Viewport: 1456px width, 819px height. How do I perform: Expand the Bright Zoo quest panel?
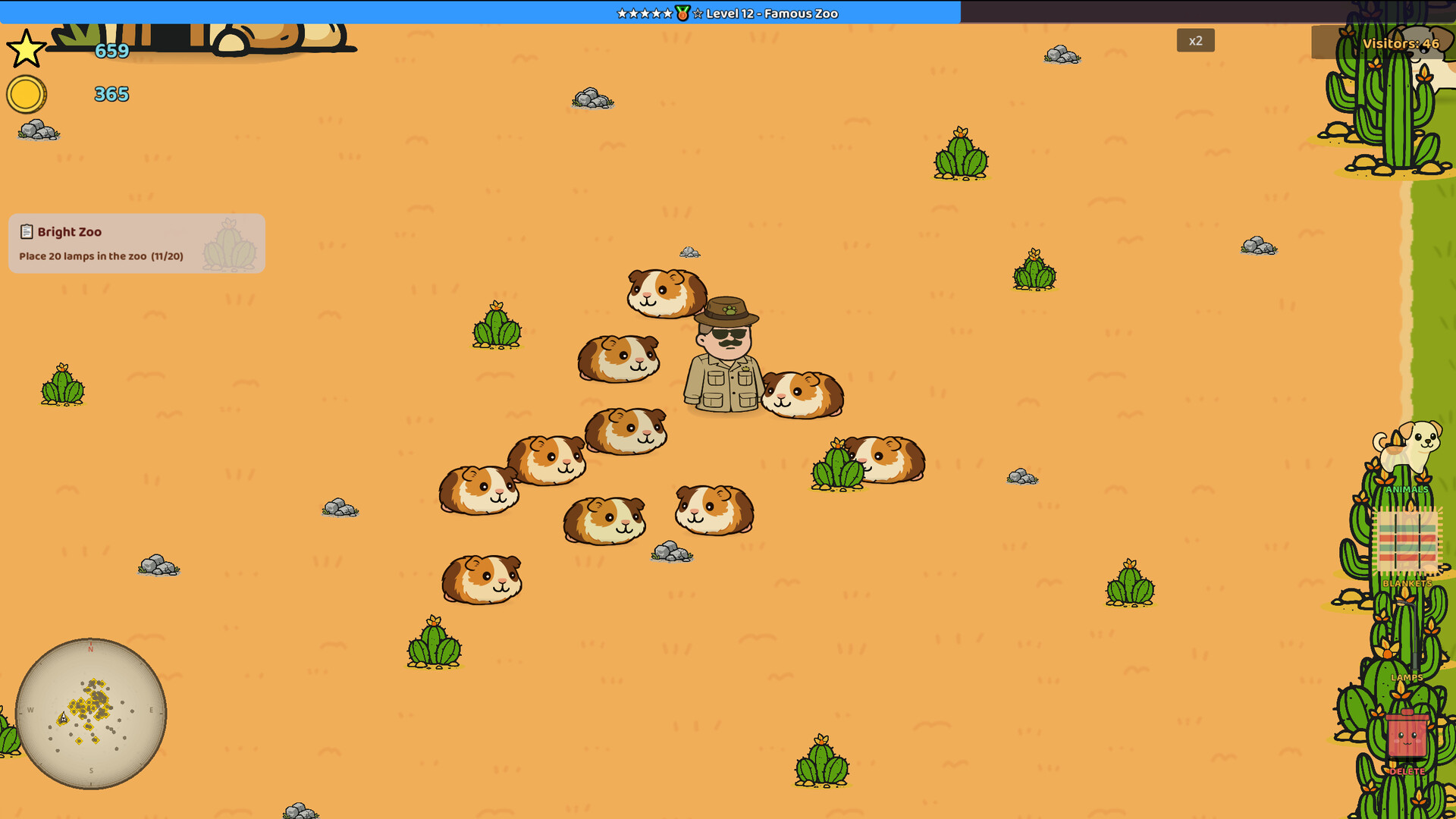[136, 243]
